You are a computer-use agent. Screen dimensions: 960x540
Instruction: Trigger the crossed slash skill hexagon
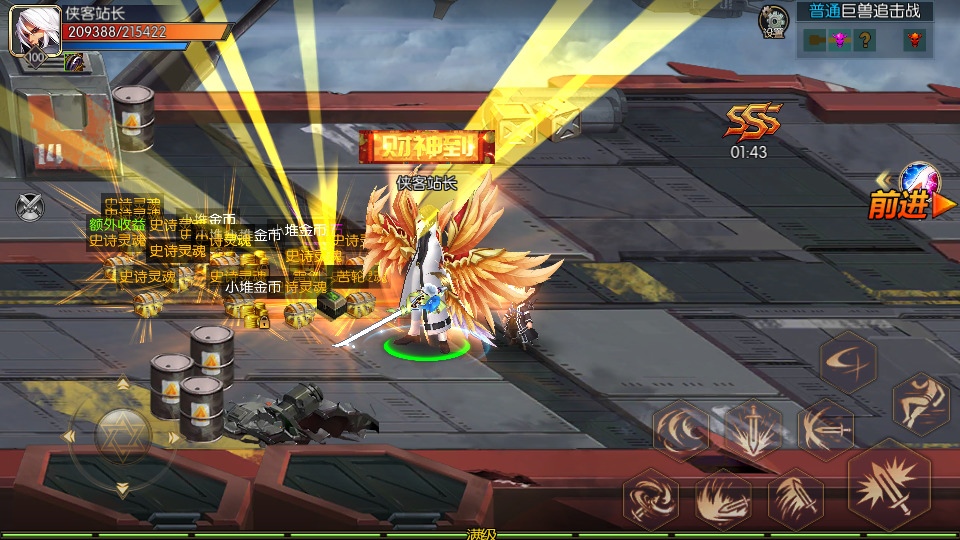[848, 359]
